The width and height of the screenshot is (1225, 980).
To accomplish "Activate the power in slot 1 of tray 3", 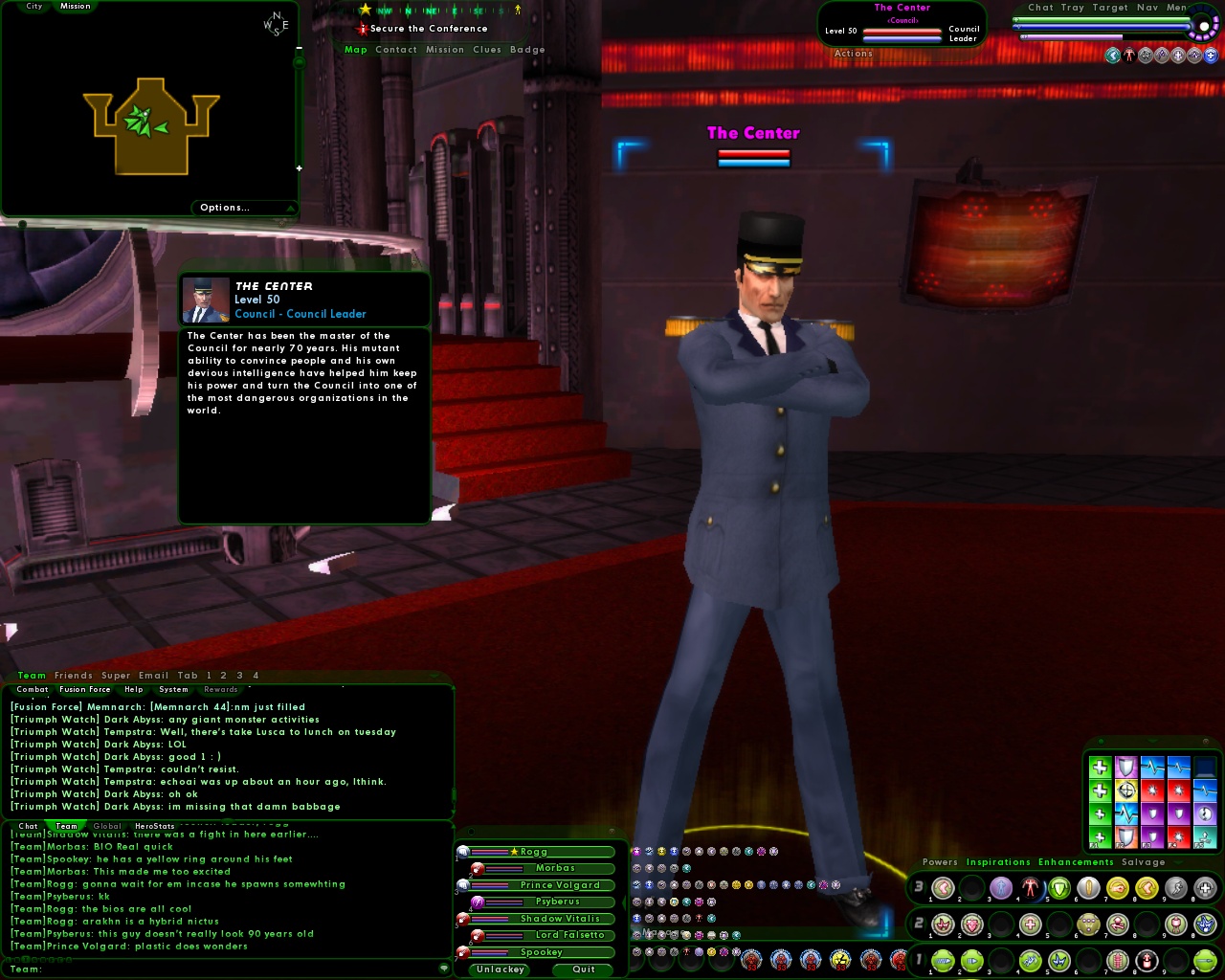I will [942, 888].
